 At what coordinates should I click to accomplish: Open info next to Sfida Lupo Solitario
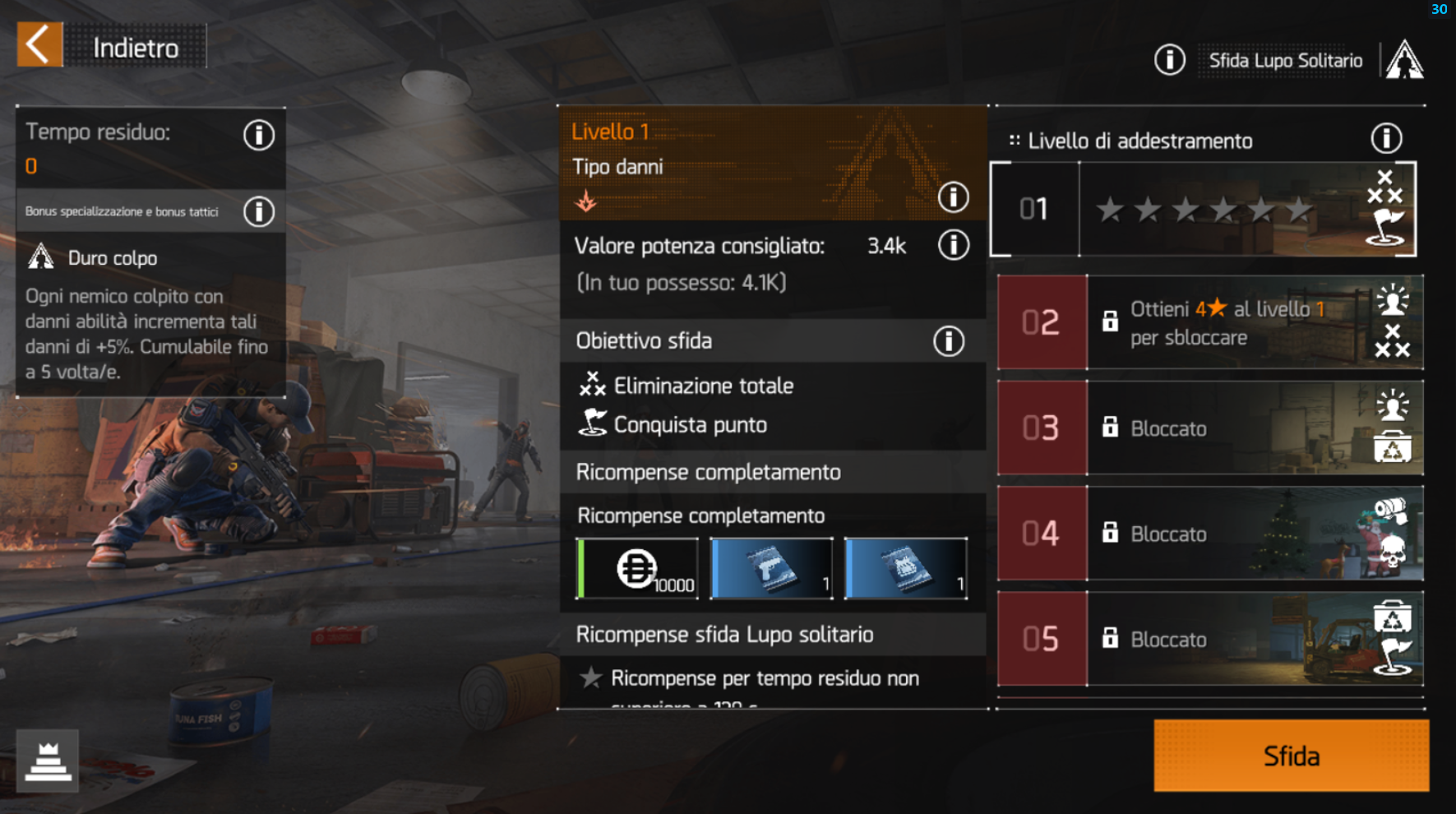point(1169,60)
